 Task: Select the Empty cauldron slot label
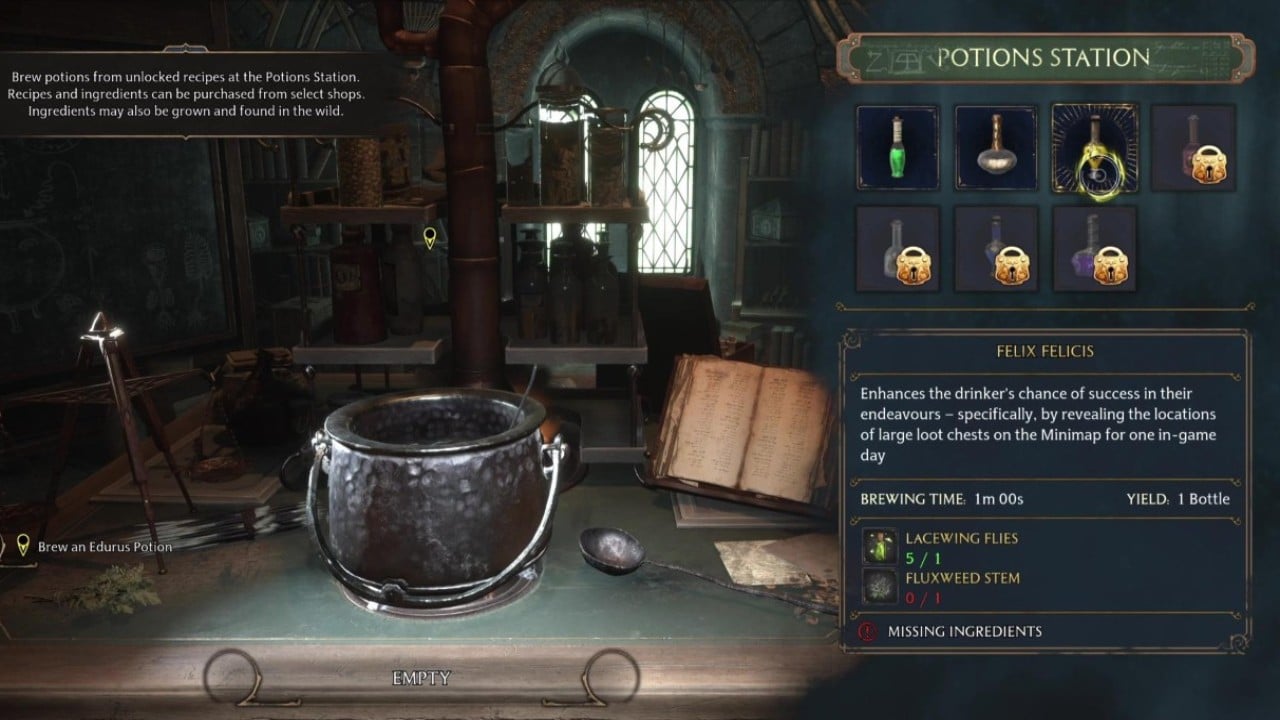coord(421,678)
